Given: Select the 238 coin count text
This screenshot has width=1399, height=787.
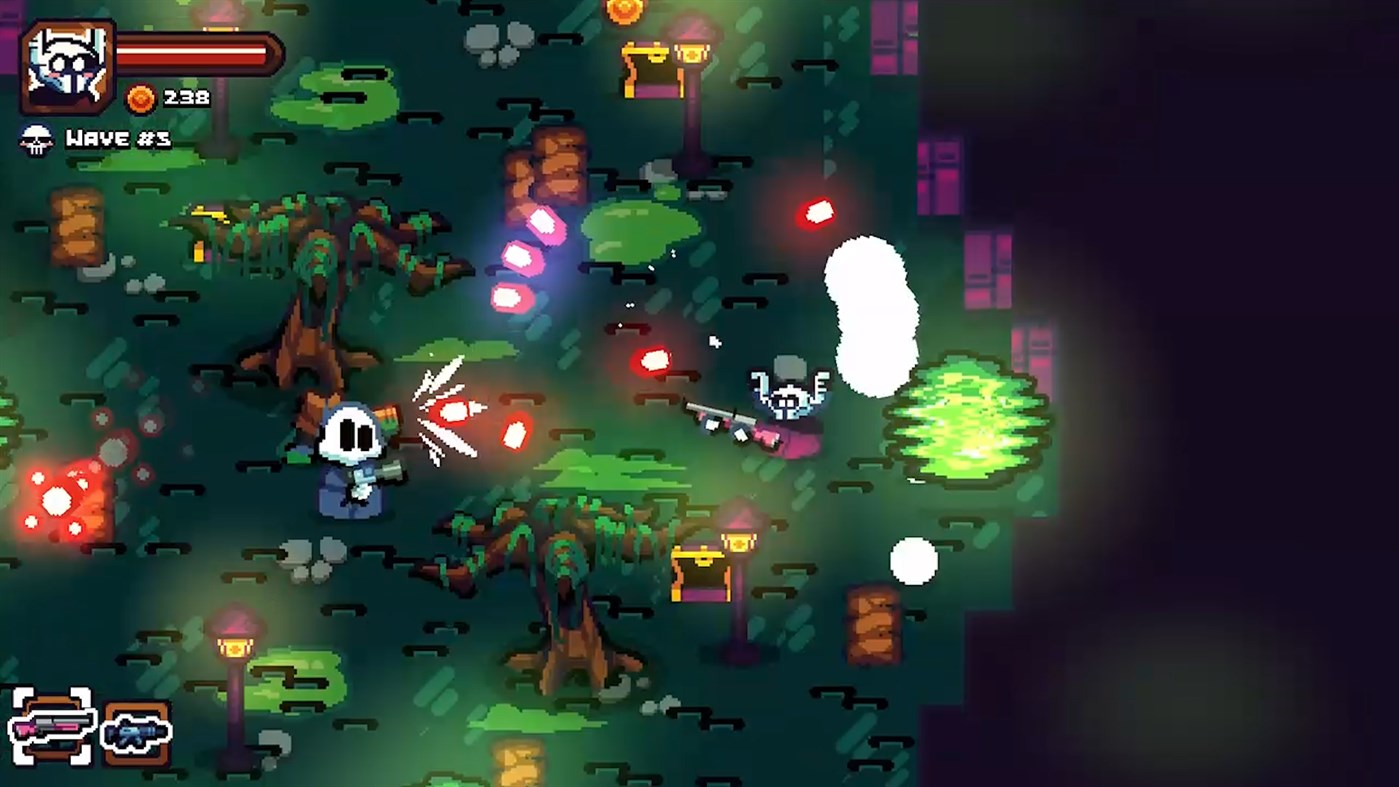Looking at the screenshot, I should coord(184,98).
